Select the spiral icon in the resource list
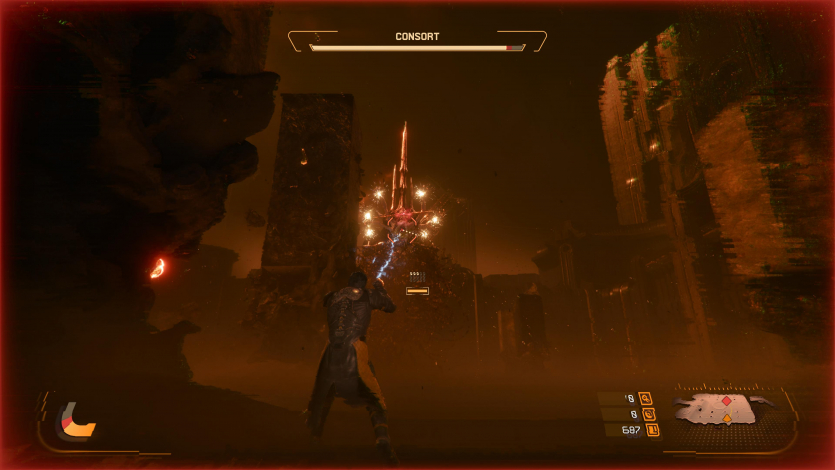This screenshot has height=470, width=835. coord(645,413)
